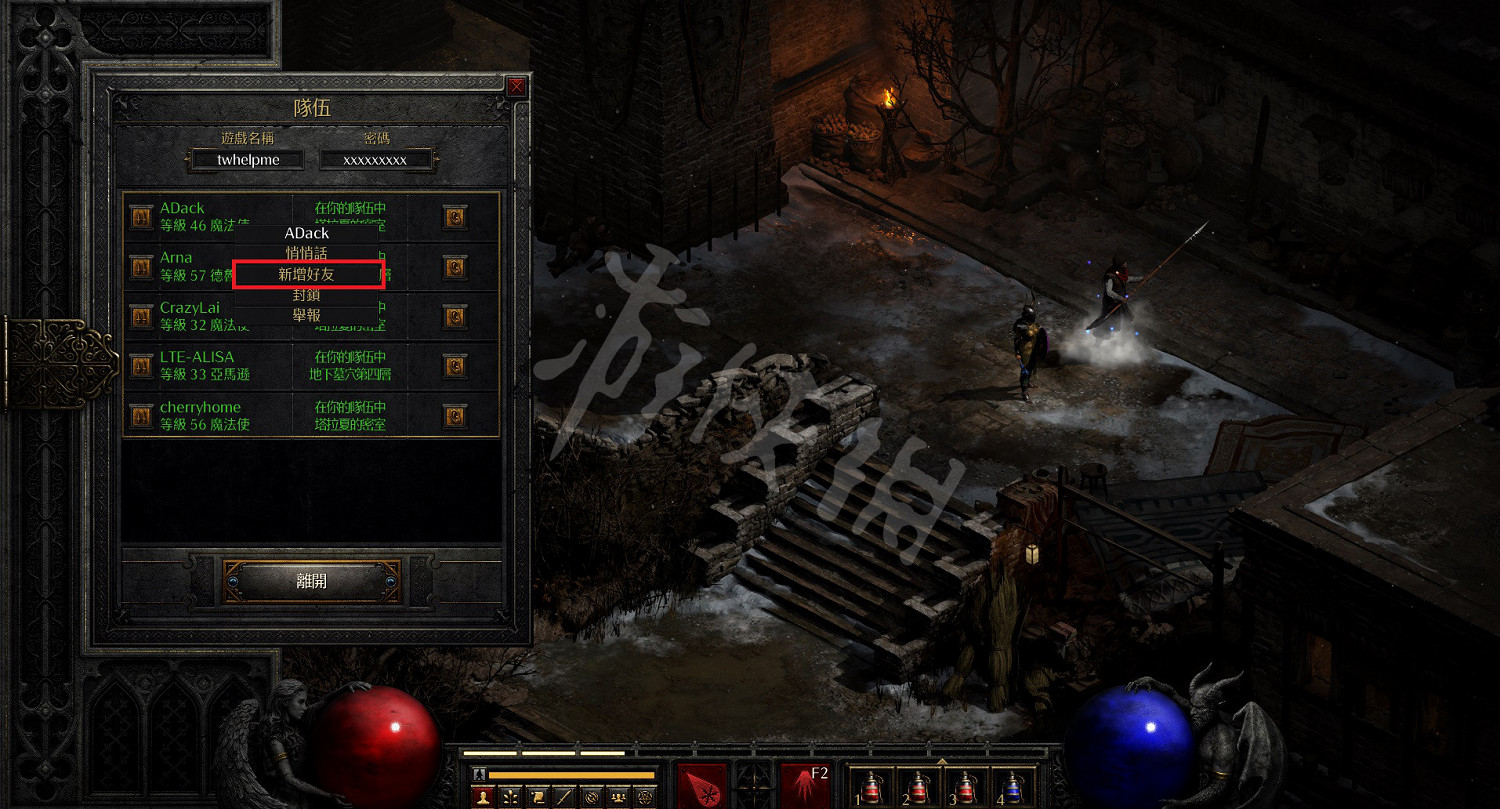Viewport: 1500px width, 809px height.
Task: Click the password field with the x characters
Action: [375, 159]
